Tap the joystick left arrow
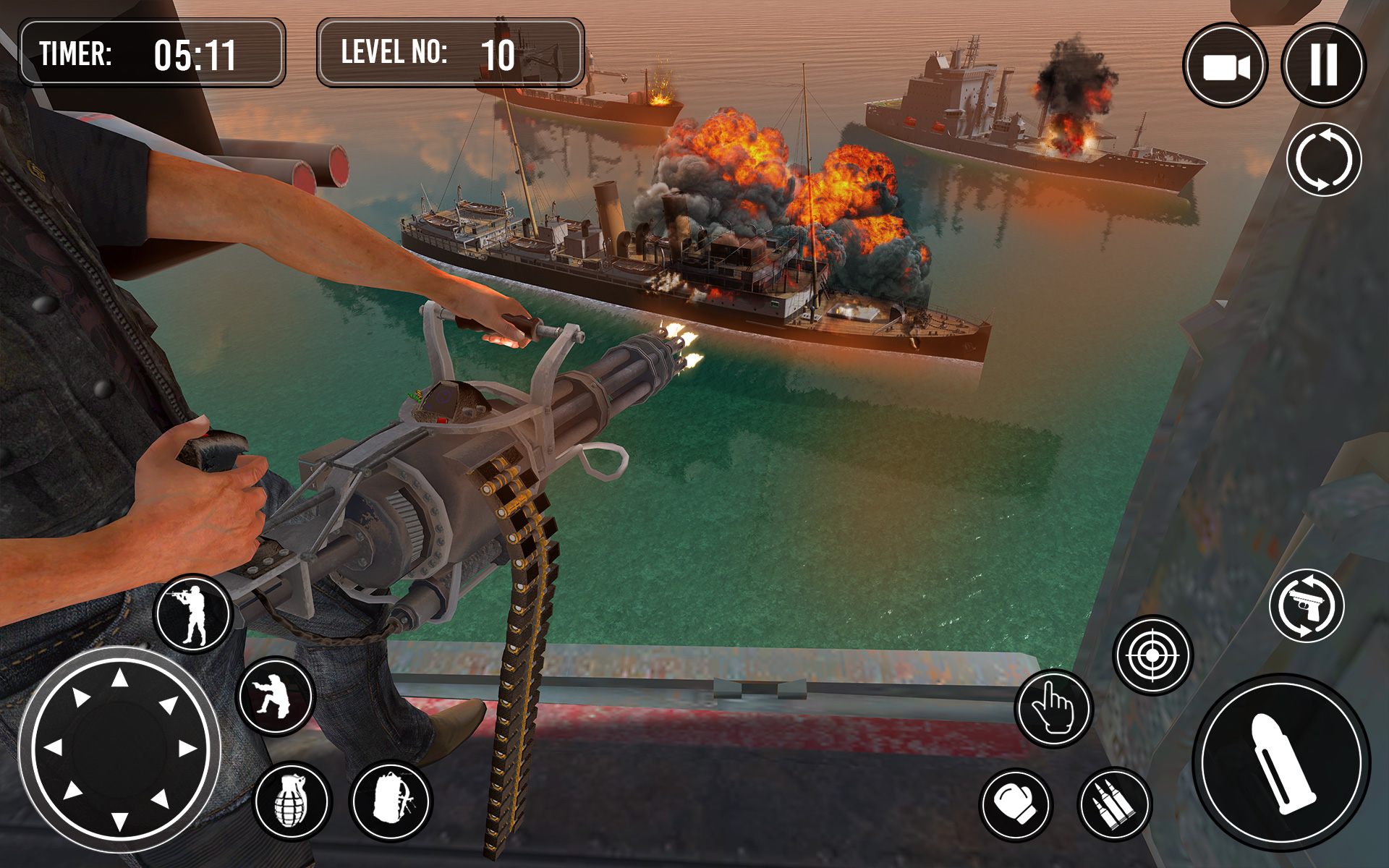This screenshot has height=868, width=1389. pos(54,746)
